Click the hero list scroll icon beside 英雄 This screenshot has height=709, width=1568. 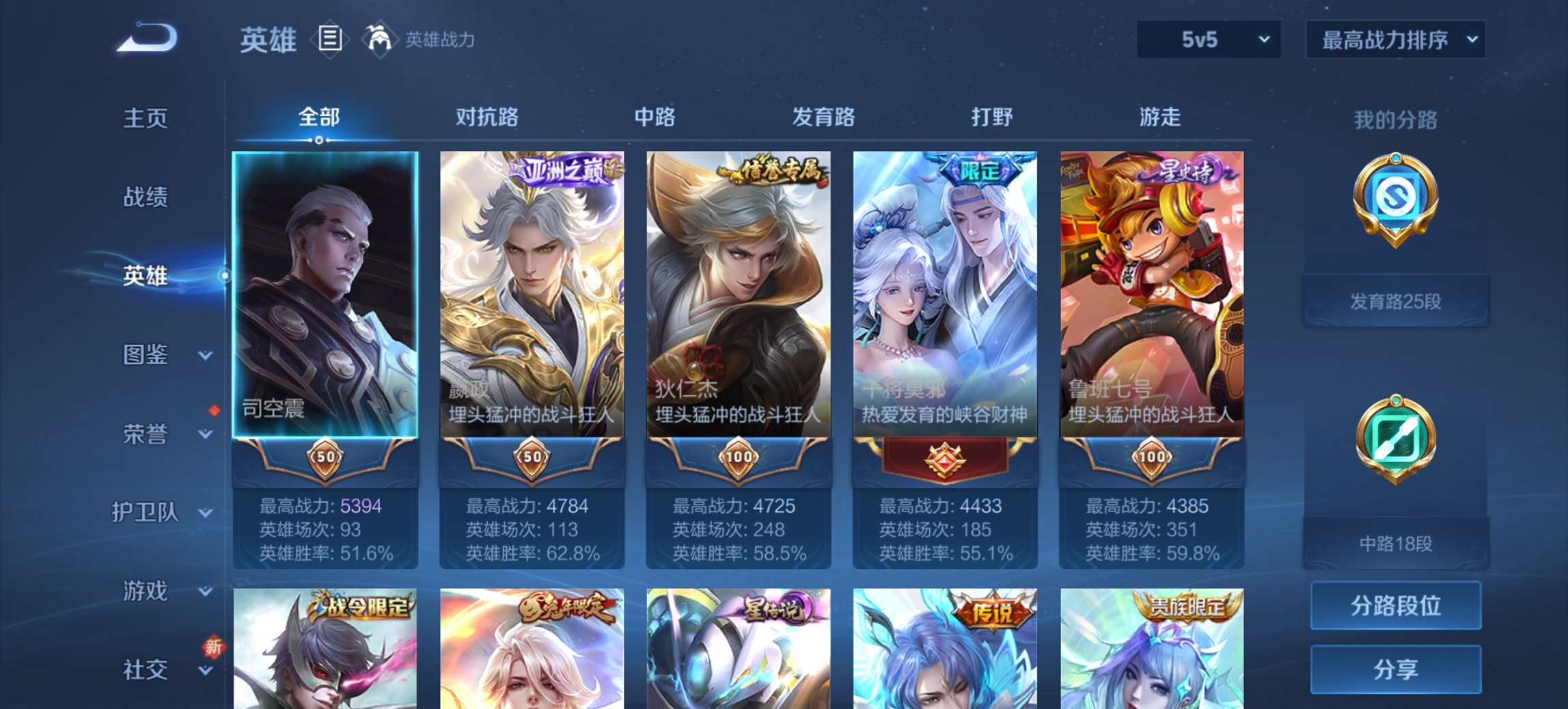click(x=330, y=40)
